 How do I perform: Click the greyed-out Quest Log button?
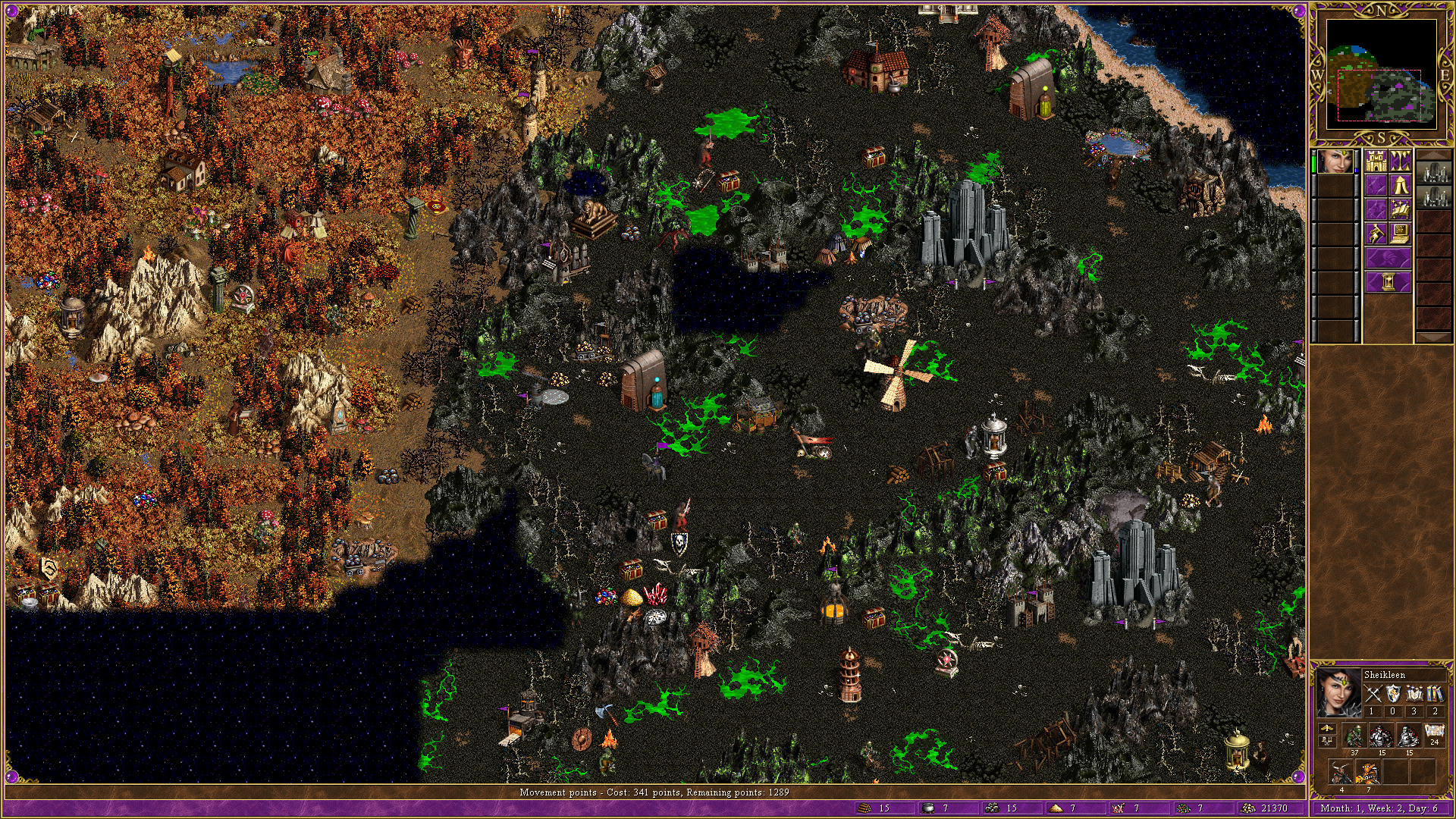coord(1376,185)
